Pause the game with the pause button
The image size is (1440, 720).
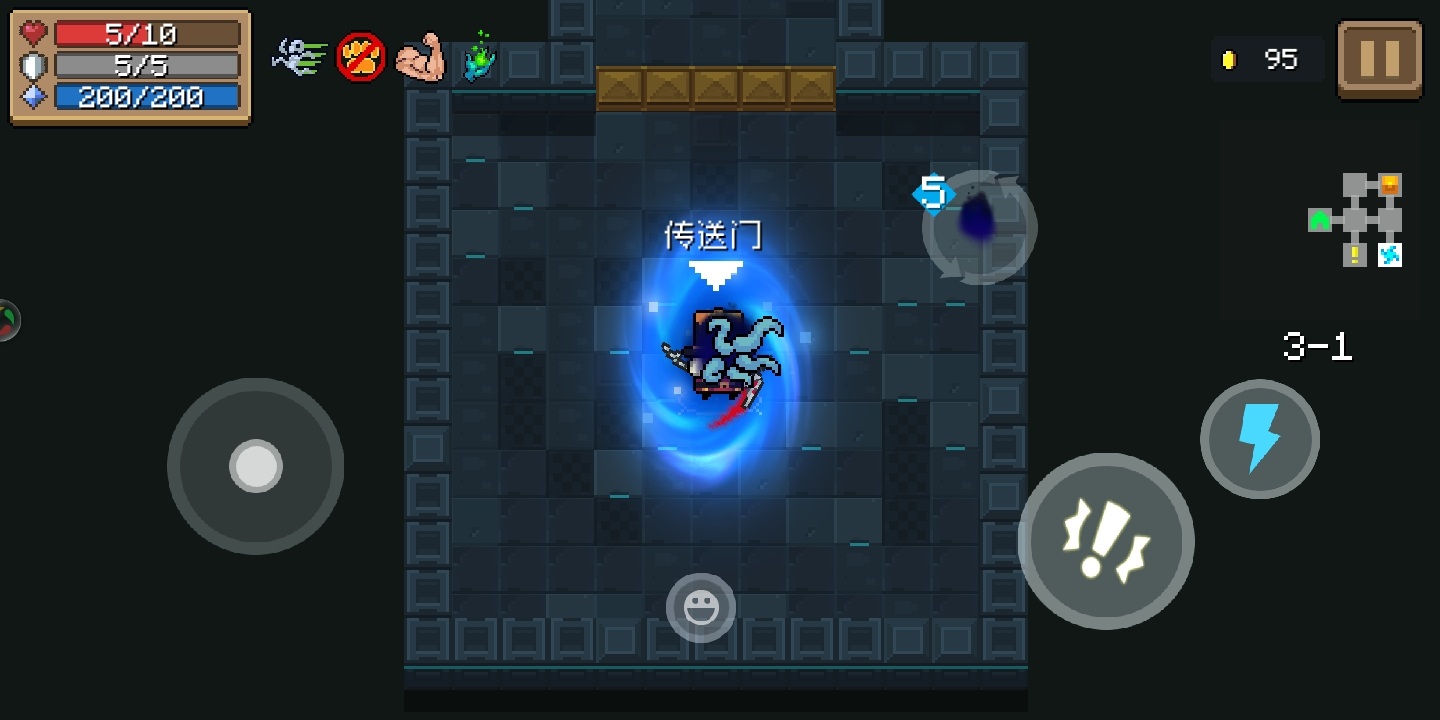(x=1380, y=59)
